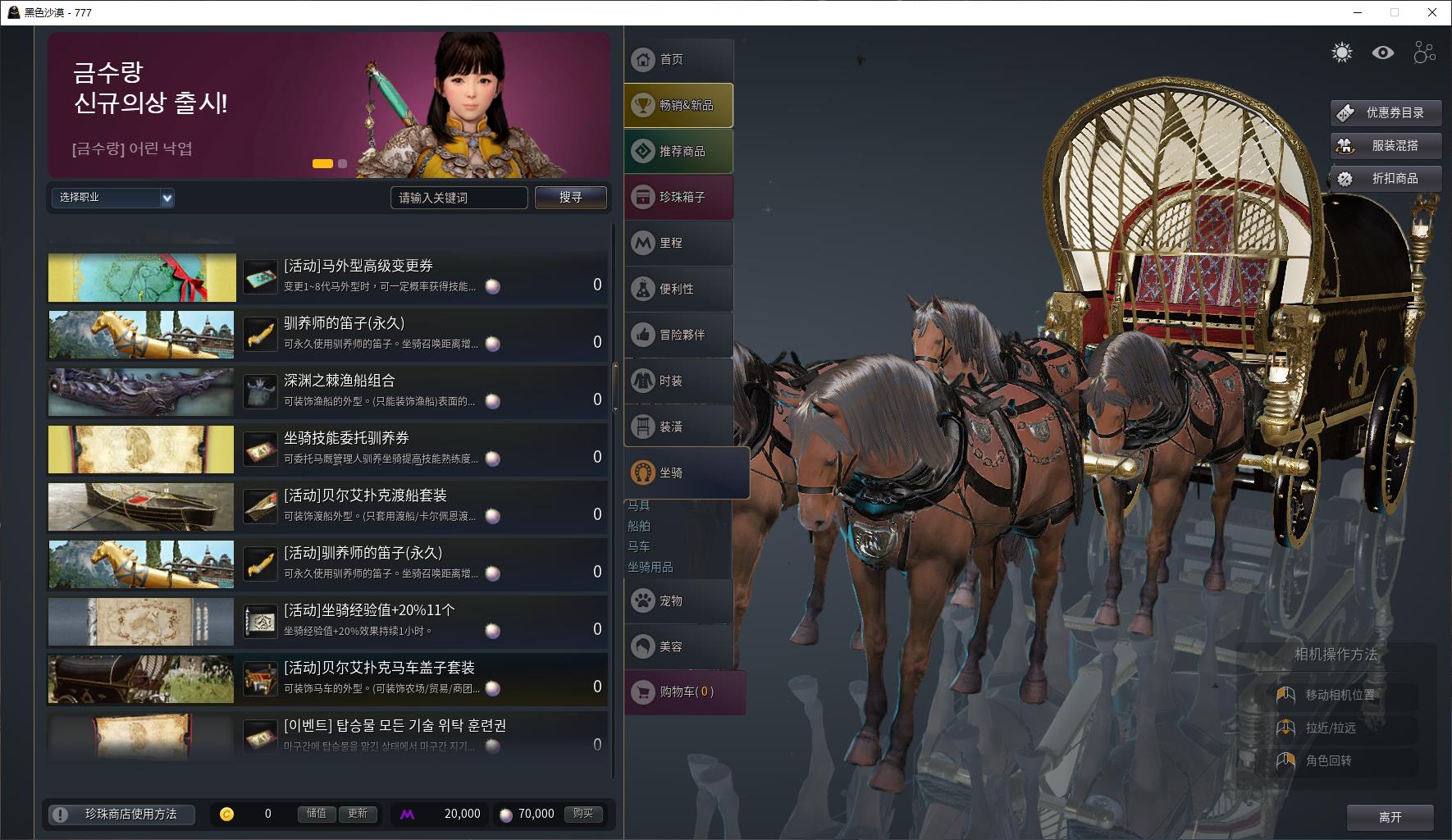
Task: Show the 时装 outfit category
Action: point(678,381)
